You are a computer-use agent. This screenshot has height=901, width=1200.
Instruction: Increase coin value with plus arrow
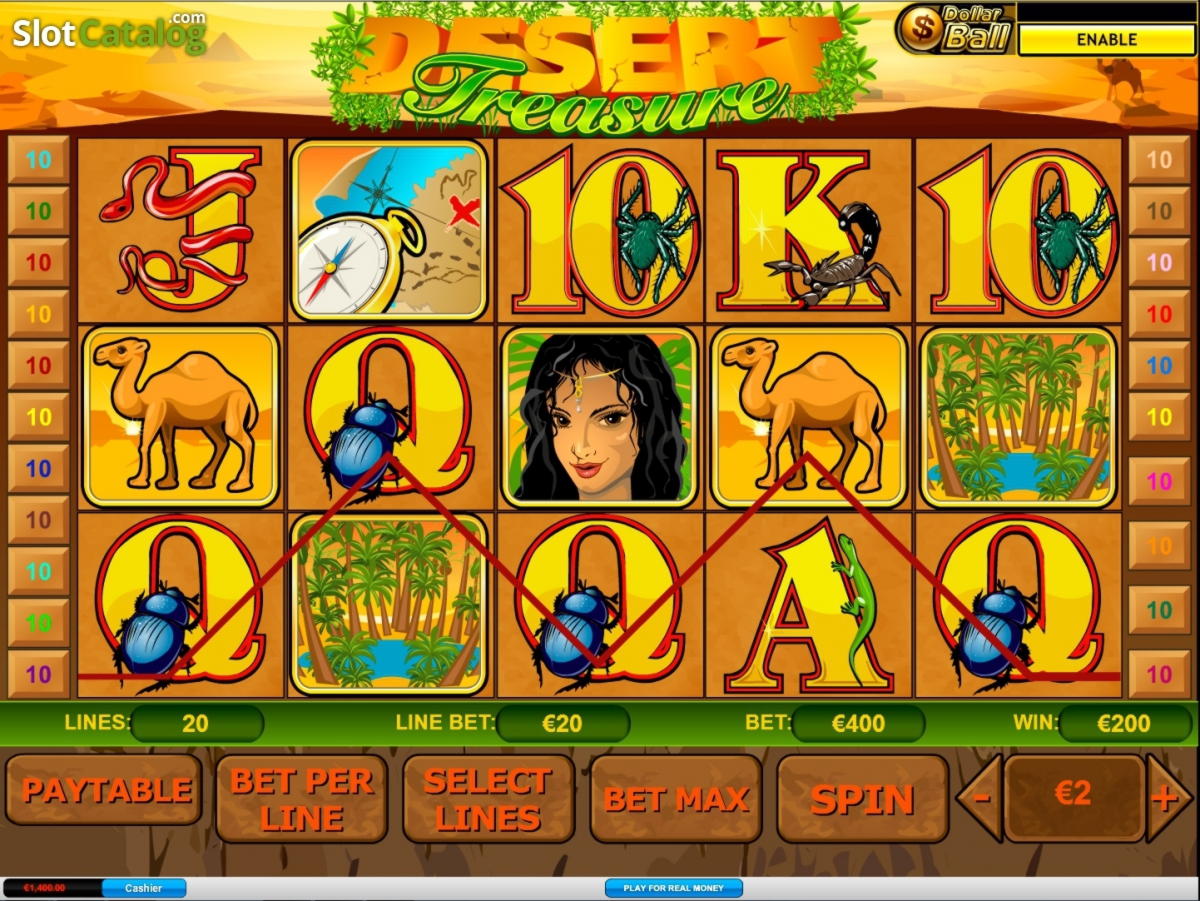click(x=1165, y=798)
